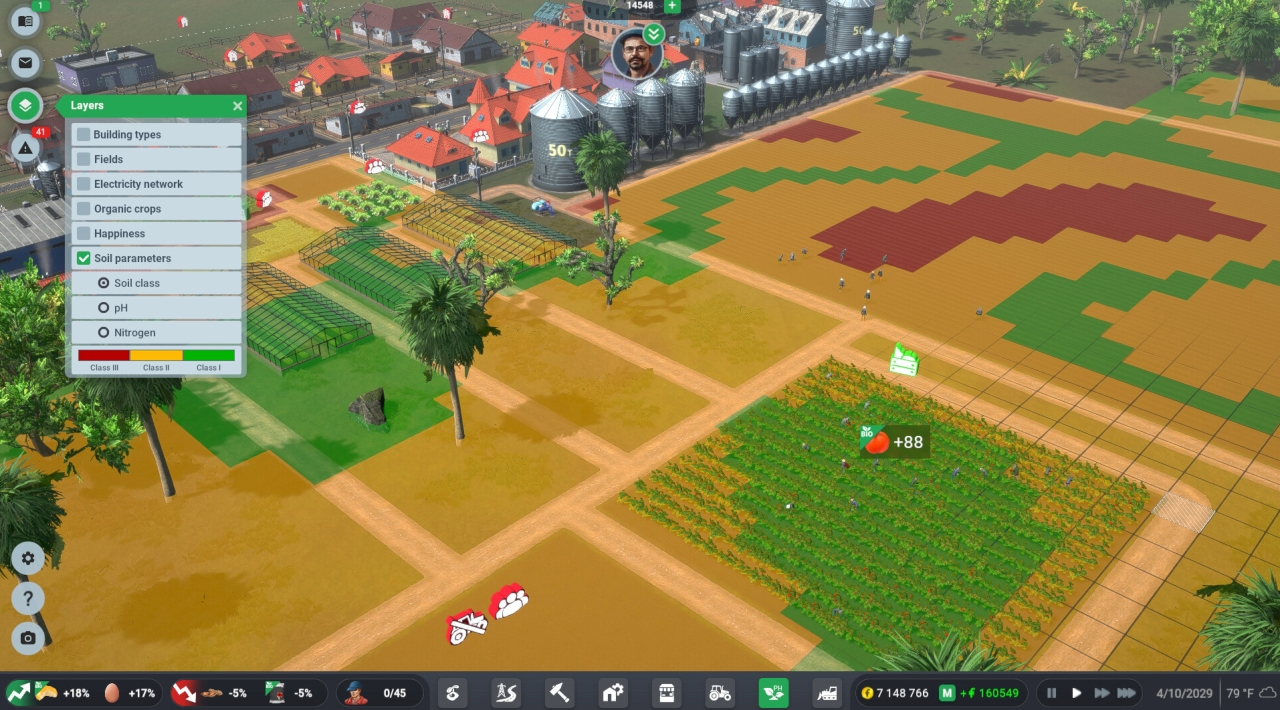Screen dimensions: 1280x710
Task: Choose the Nitrogen soil parameter option
Action: coord(104,332)
